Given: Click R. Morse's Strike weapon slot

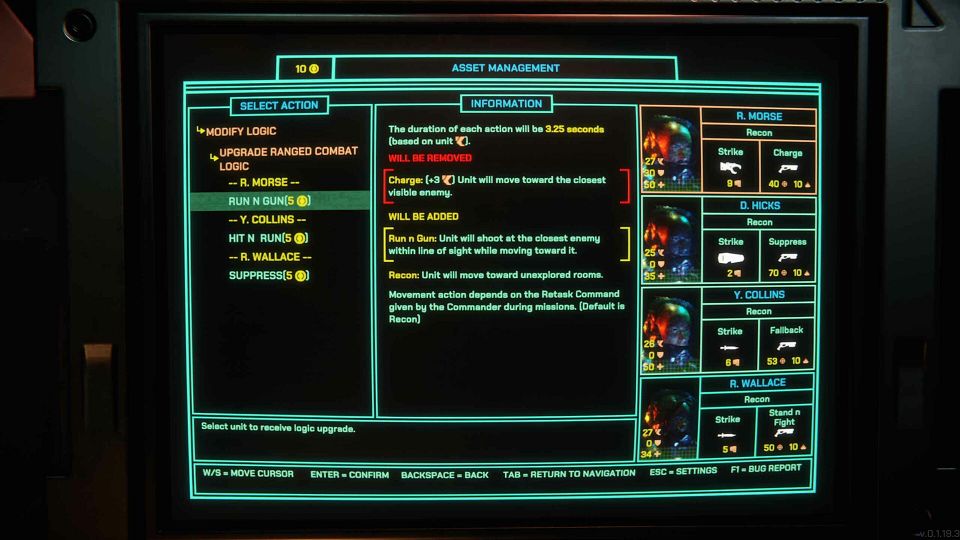Looking at the screenshot, I should (730, 167).
